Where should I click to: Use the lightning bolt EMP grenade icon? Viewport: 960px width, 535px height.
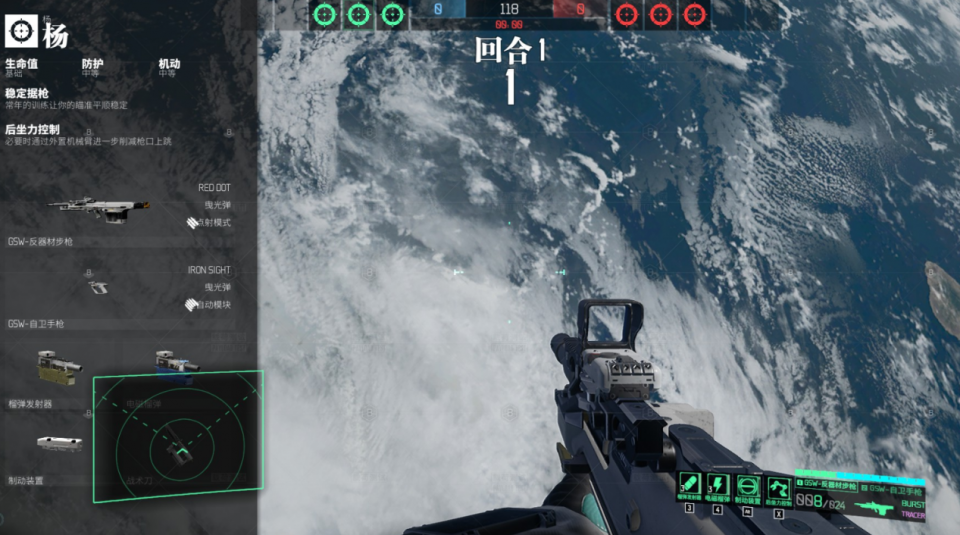click(718, 487)
